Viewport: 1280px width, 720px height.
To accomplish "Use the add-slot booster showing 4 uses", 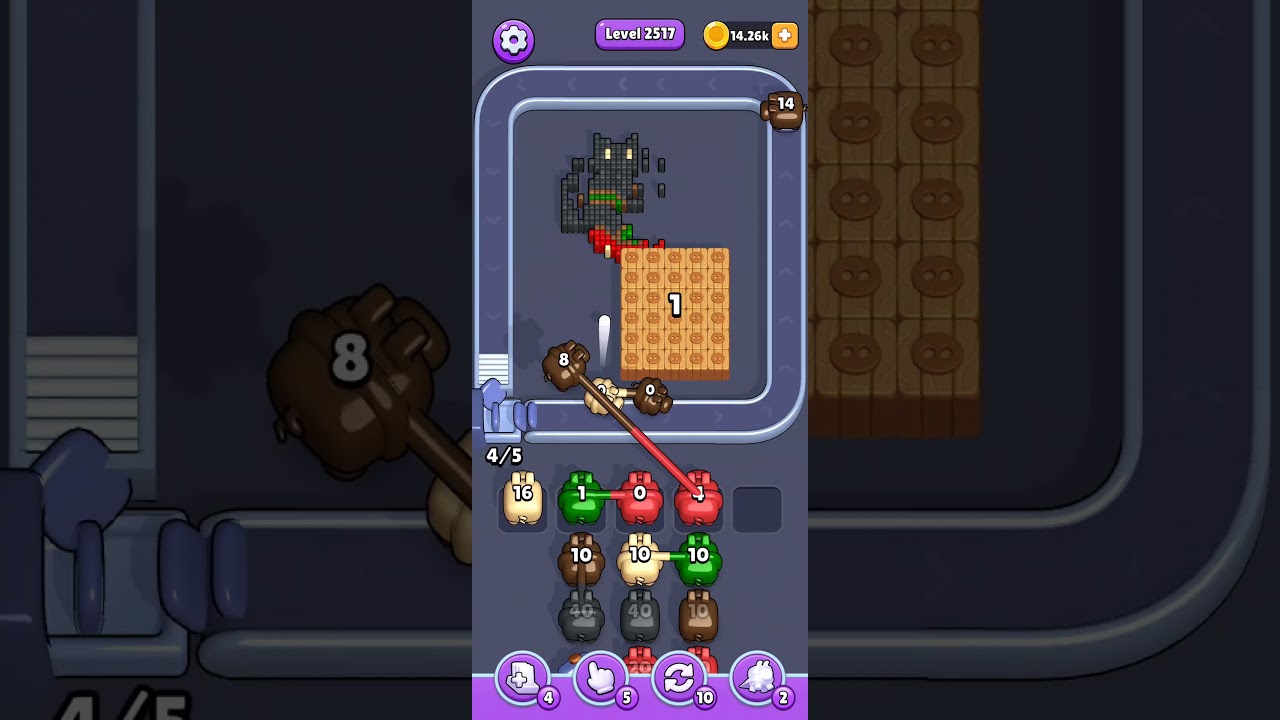I will pyautogui.click(x=521, y=677).
